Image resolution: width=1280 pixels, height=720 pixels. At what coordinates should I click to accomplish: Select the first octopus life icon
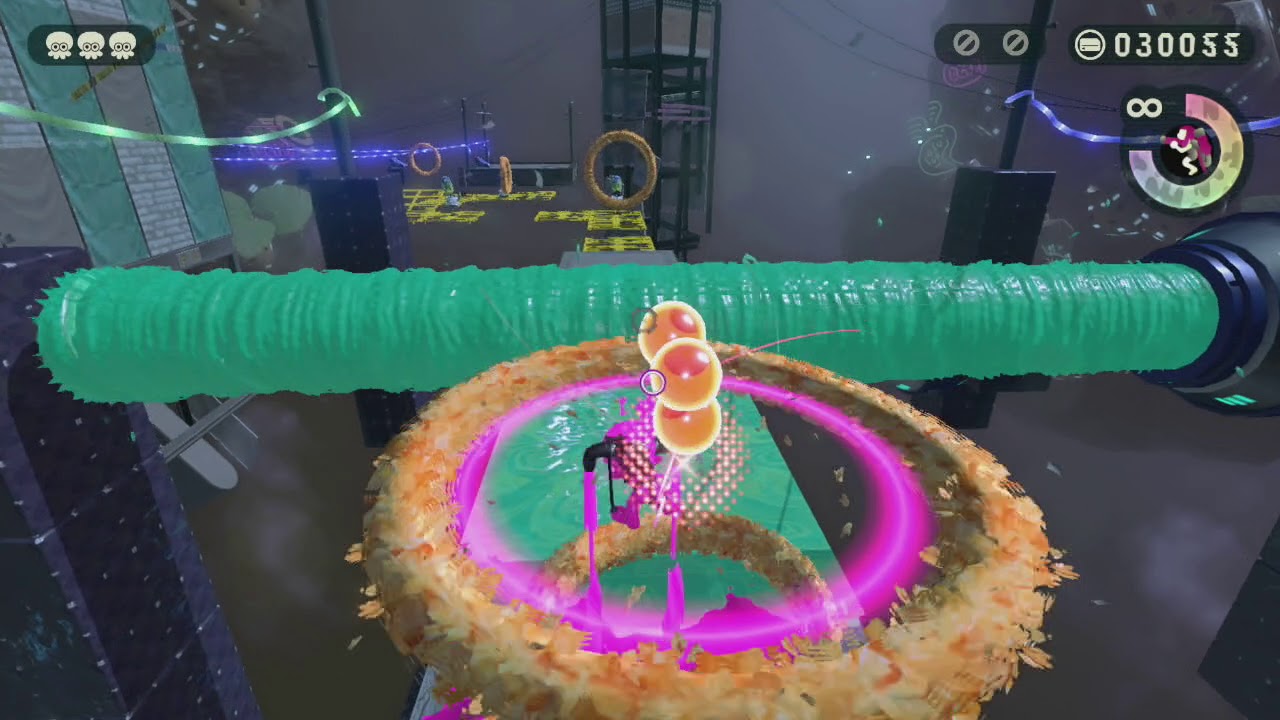tap(58, 44)
